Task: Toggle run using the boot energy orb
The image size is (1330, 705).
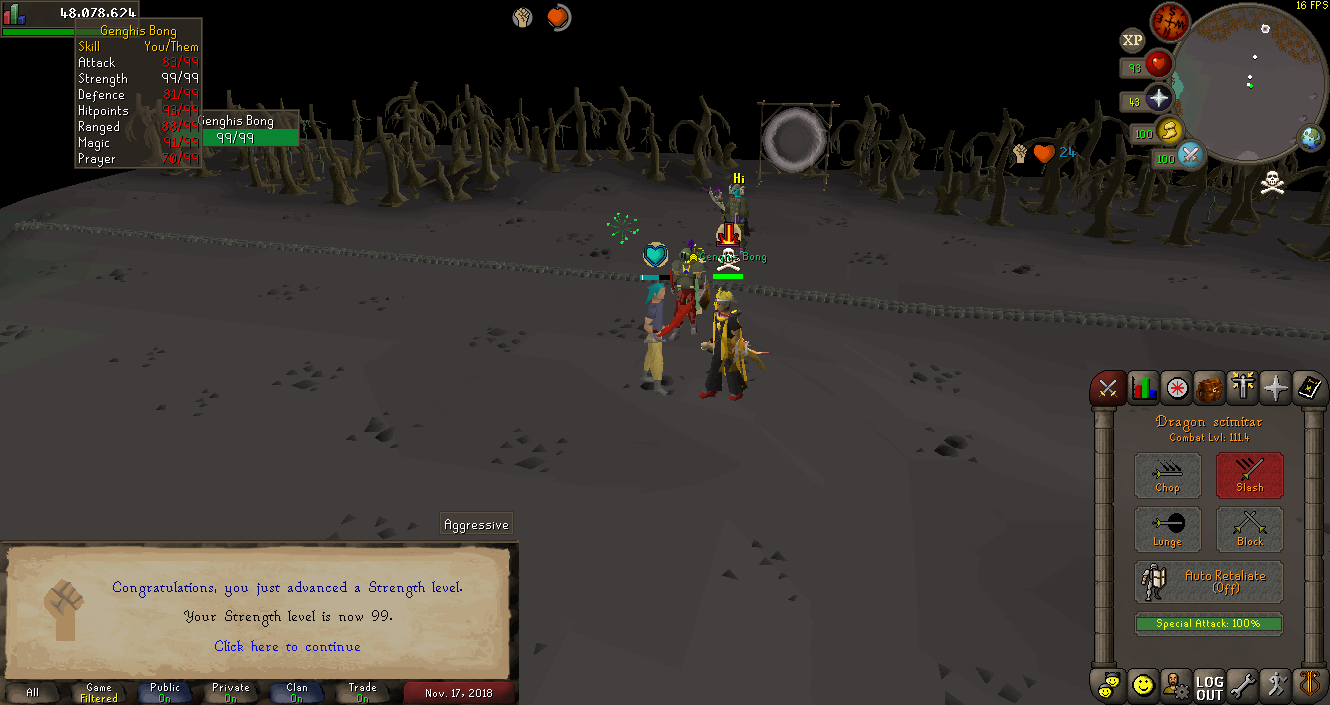Action: pos(1169,131)
